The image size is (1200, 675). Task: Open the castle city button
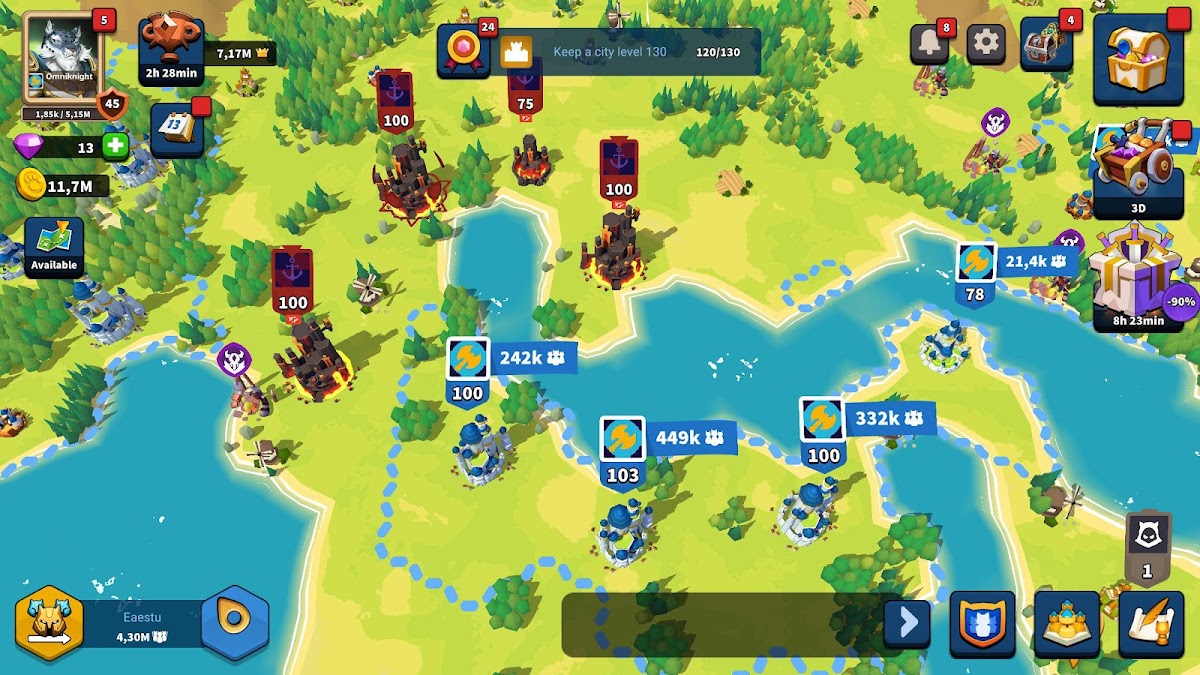(x=1067, y=624)
